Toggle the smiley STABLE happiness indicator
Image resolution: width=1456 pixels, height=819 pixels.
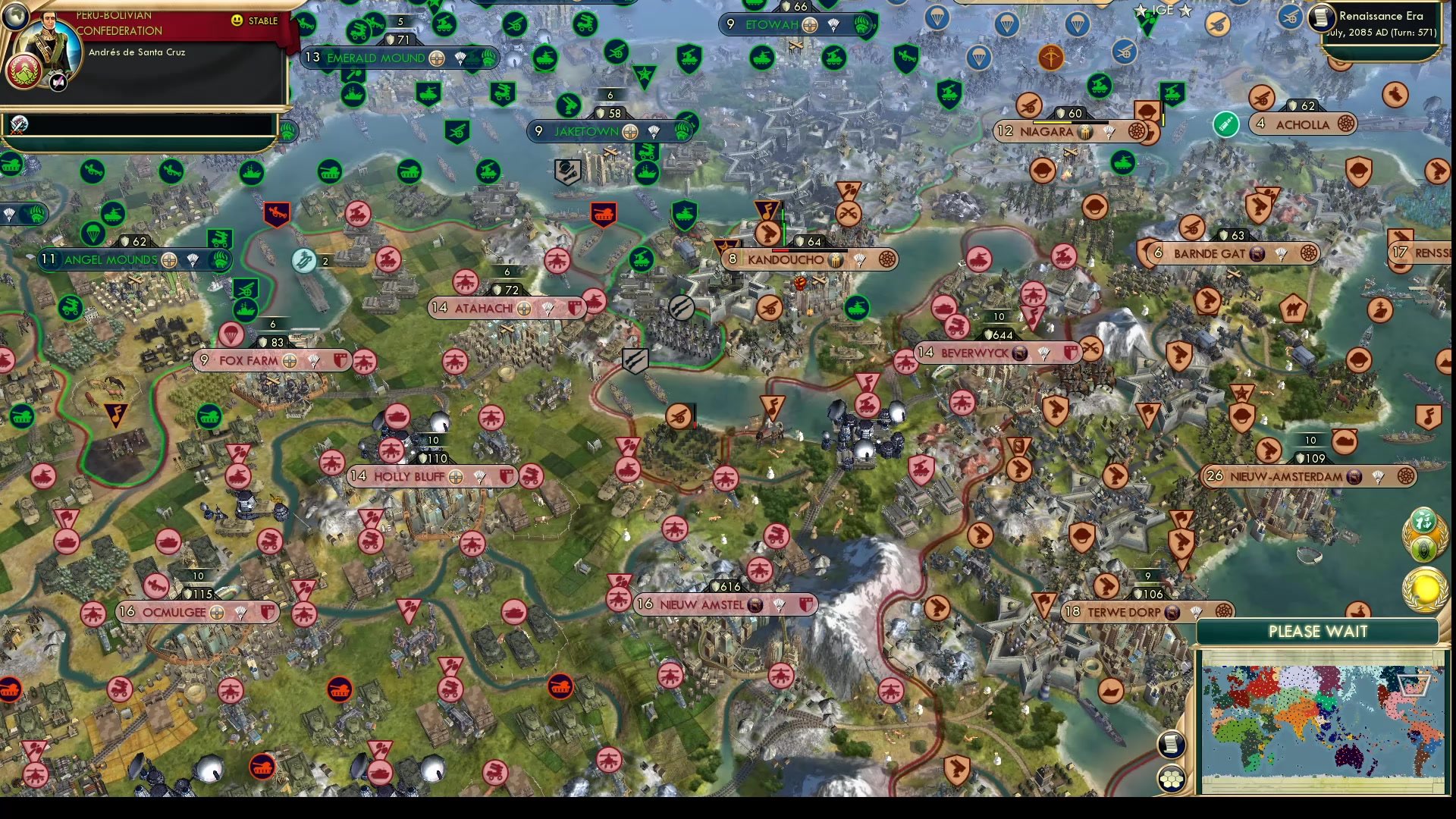237,21
